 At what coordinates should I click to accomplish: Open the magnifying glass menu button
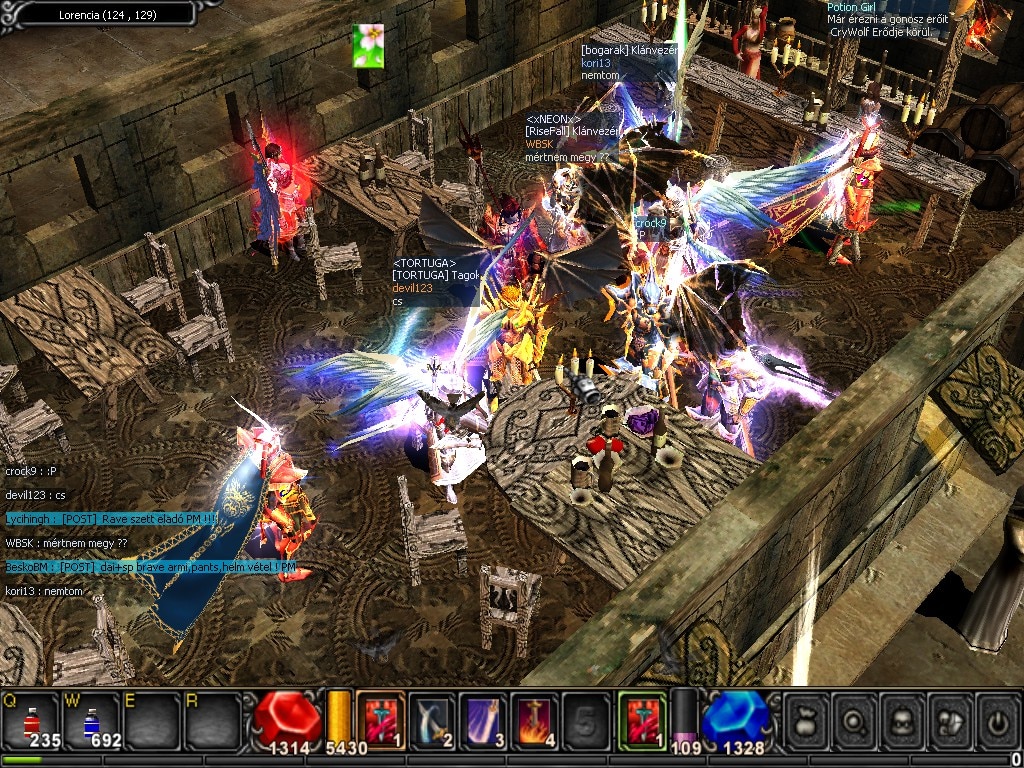pos(854,718)
